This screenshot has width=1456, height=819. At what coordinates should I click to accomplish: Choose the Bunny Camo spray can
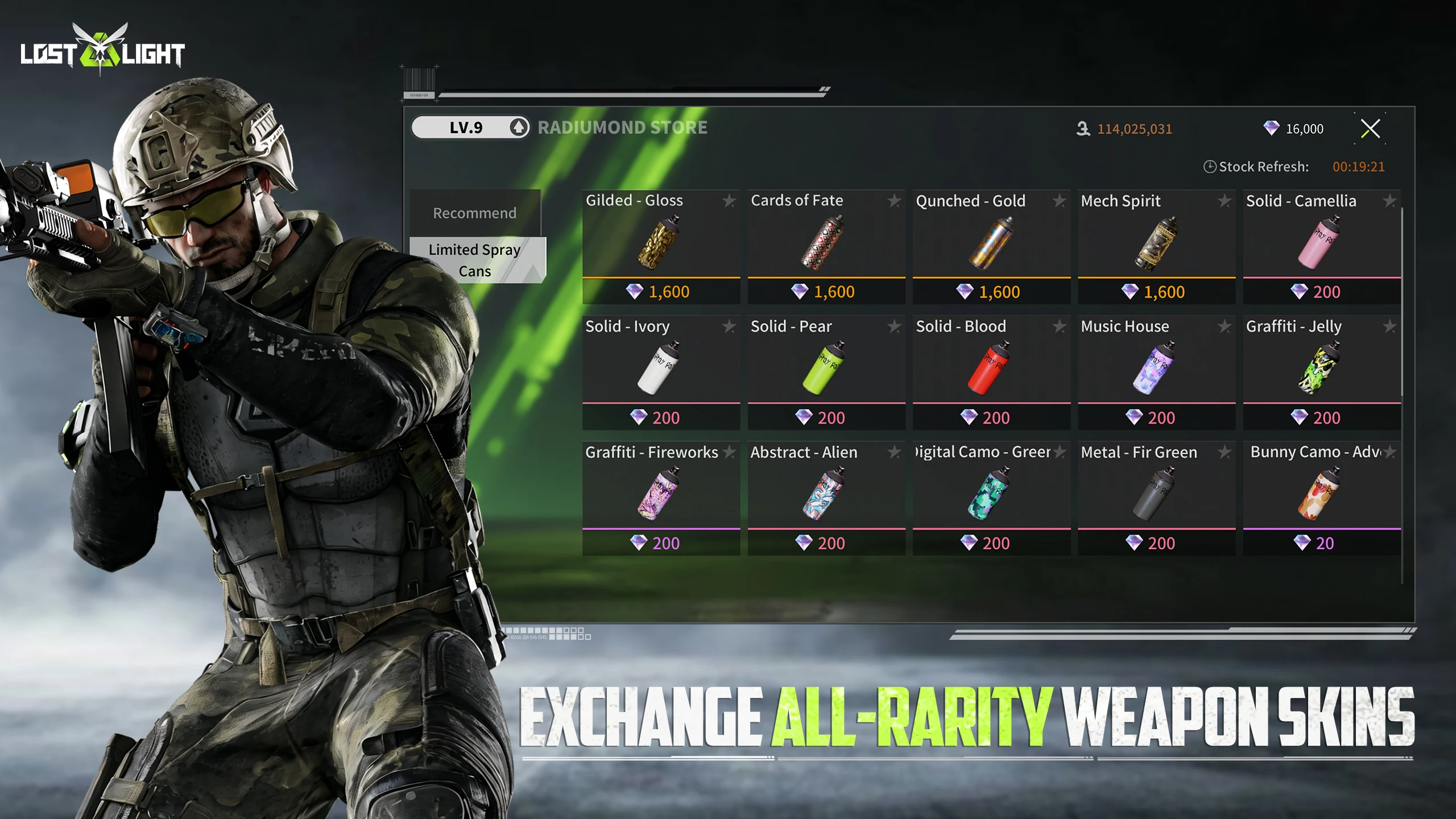(1320, 494)
